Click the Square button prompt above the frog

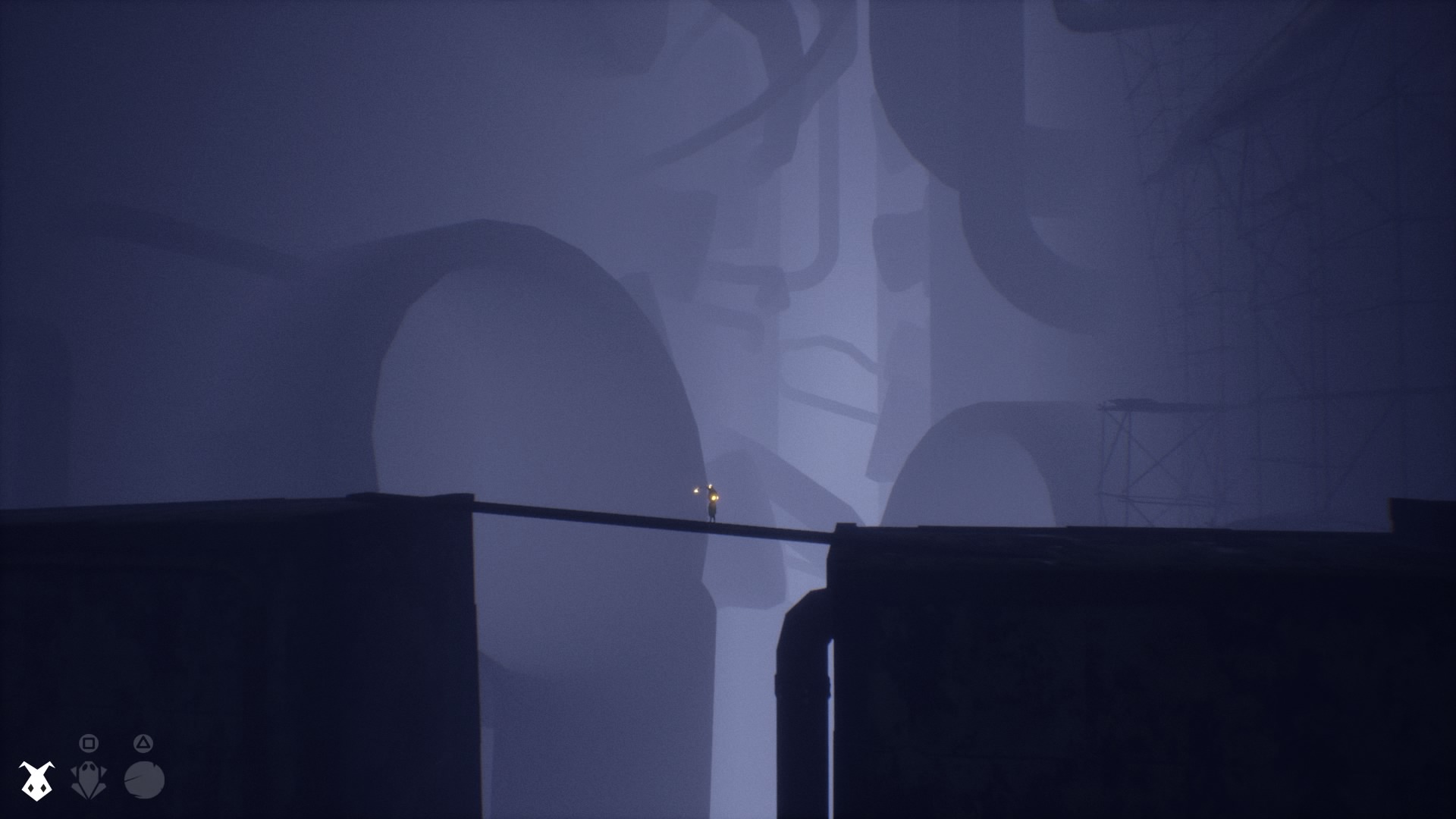[89, 742]
